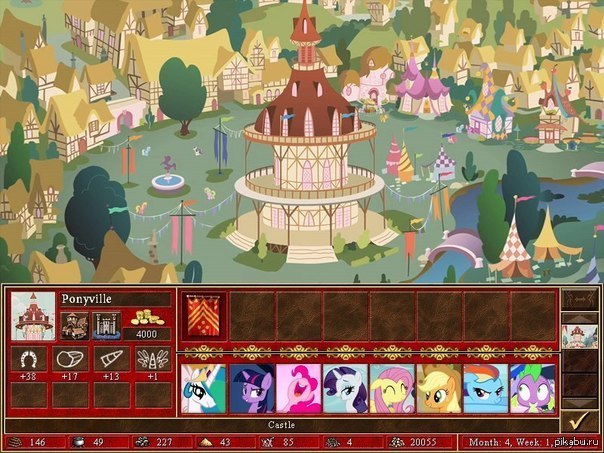Viewport: 604px width, 453px height.
Task: Select the creature growth icon showing +1
Action: point(152,360)
